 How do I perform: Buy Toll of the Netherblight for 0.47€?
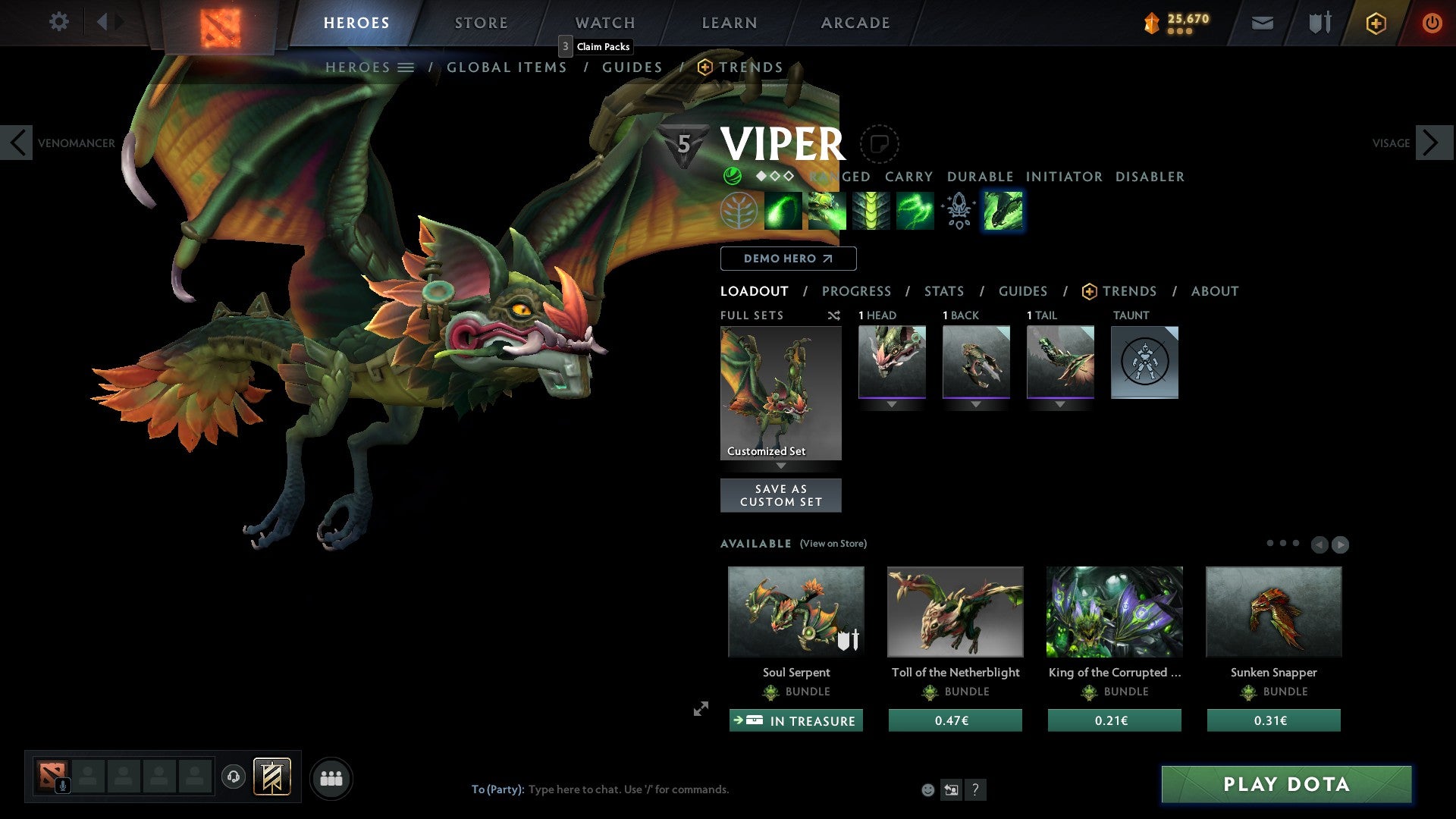click(955, 720)
